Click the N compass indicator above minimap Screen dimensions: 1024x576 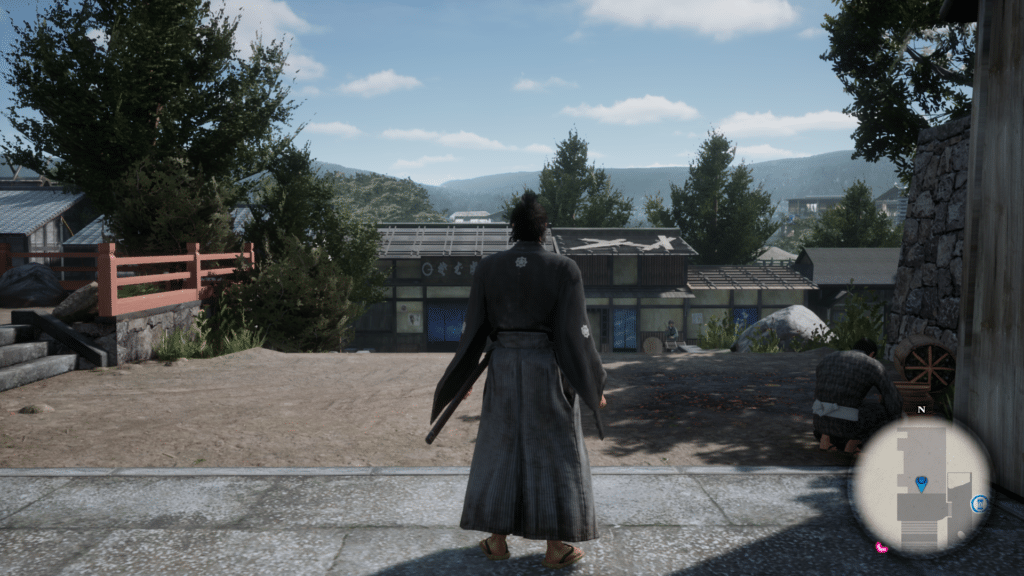tap(920, 410)
